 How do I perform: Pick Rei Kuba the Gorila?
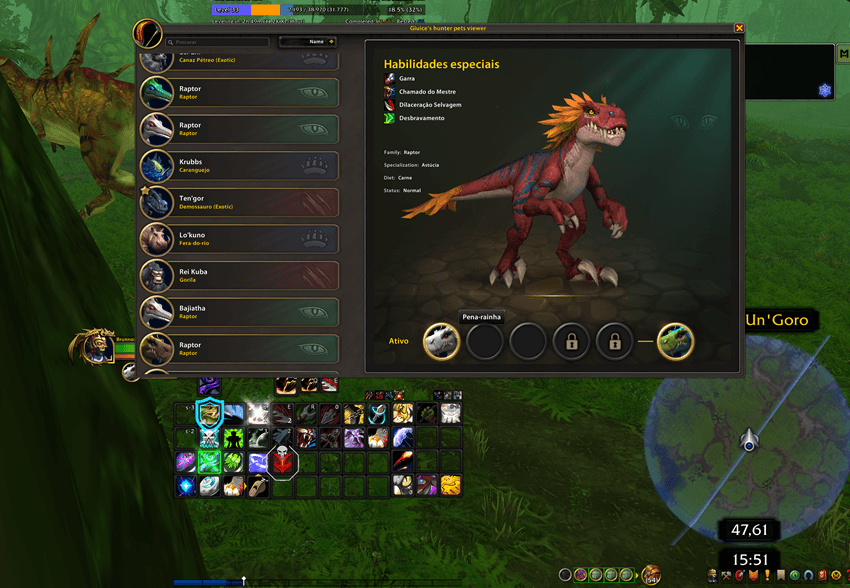point(239,275)
